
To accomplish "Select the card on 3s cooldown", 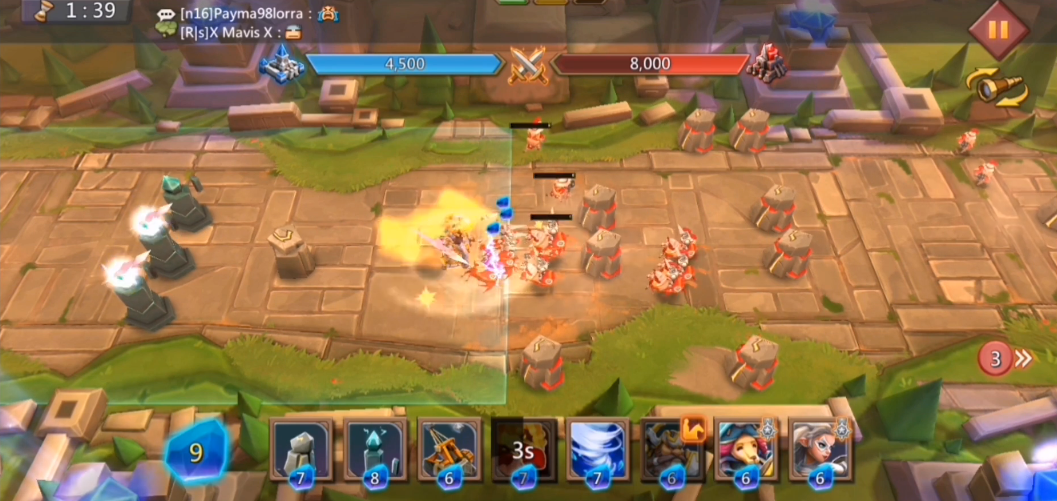I will point(523,450).
